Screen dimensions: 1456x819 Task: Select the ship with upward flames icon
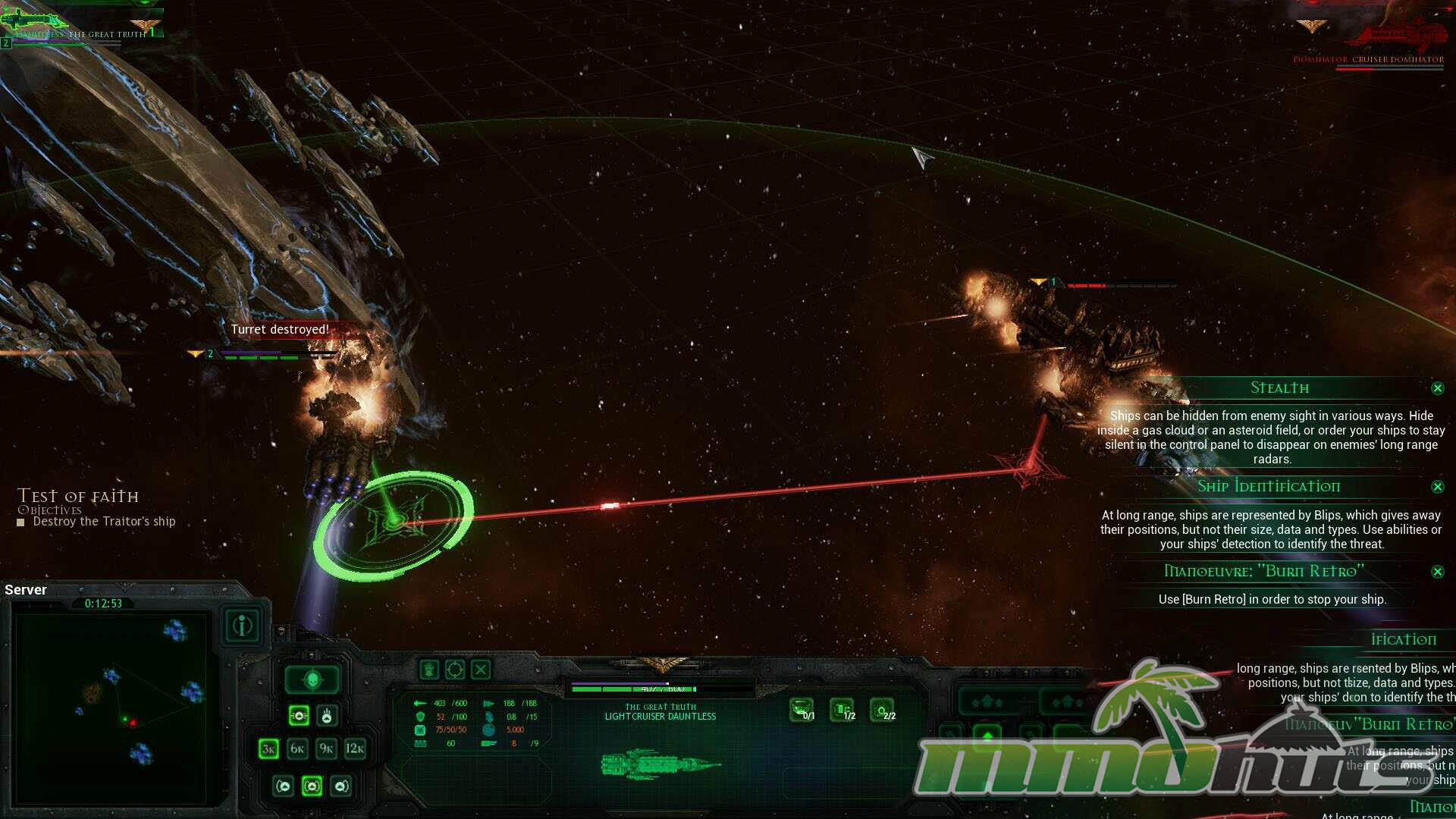(327, 715)
